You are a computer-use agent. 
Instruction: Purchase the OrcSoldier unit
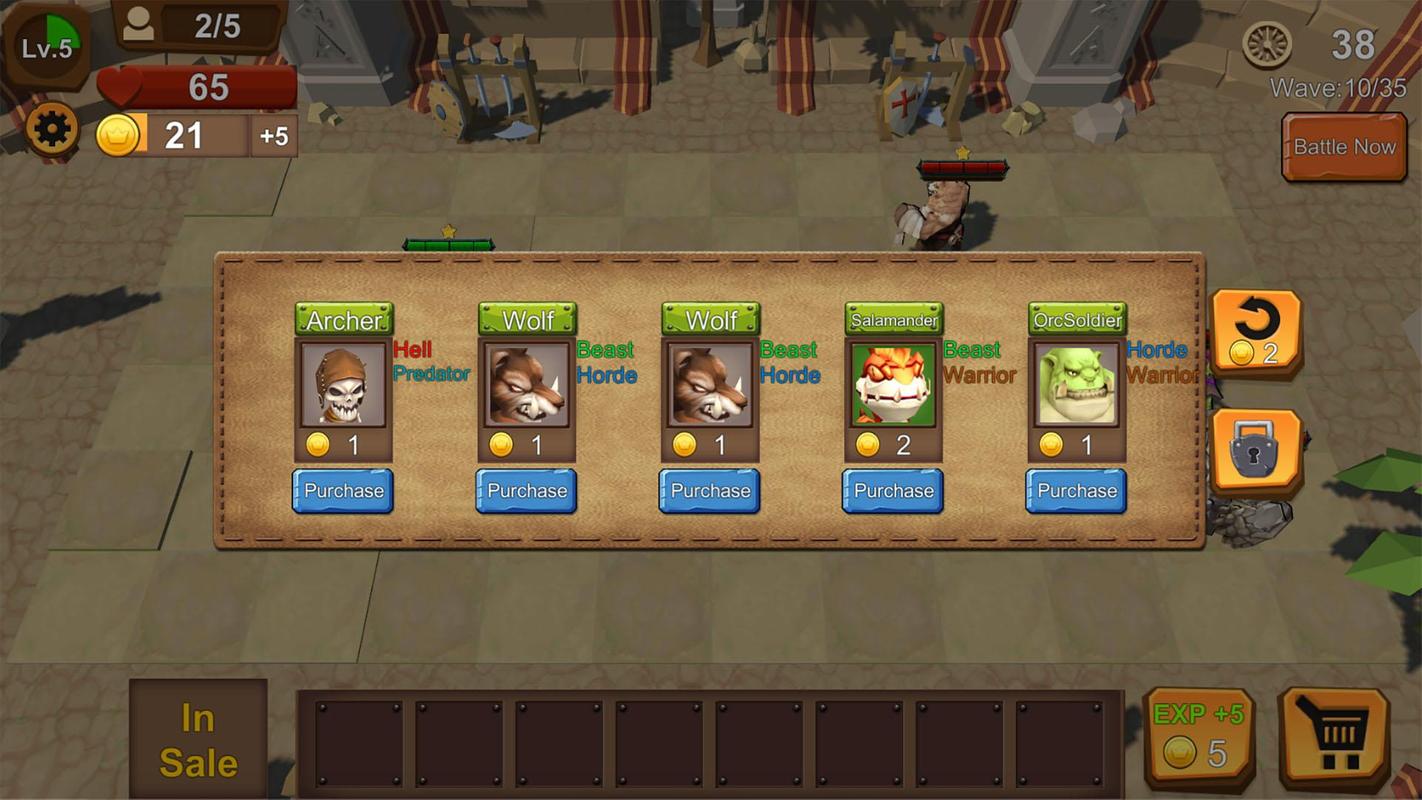tap(1076, 491)
